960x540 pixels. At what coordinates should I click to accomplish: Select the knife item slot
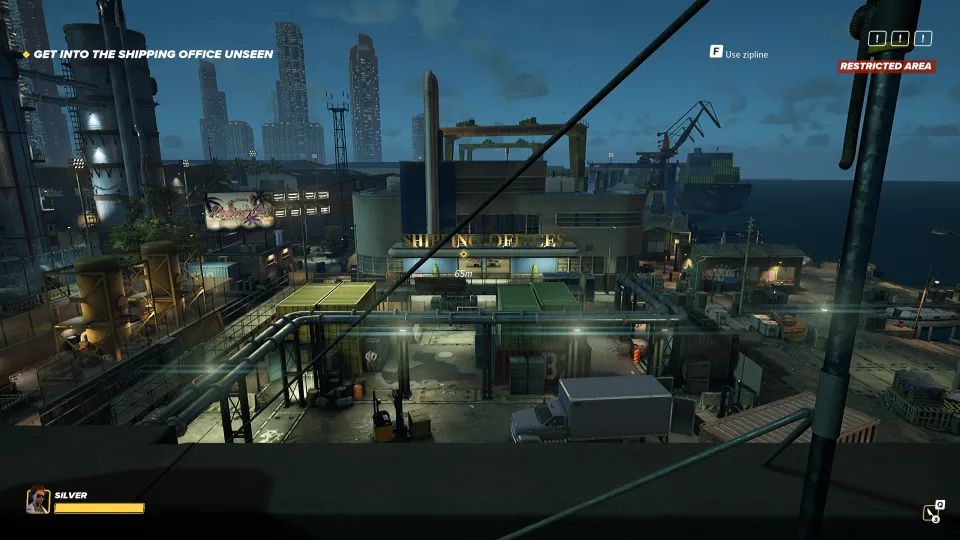932,512
